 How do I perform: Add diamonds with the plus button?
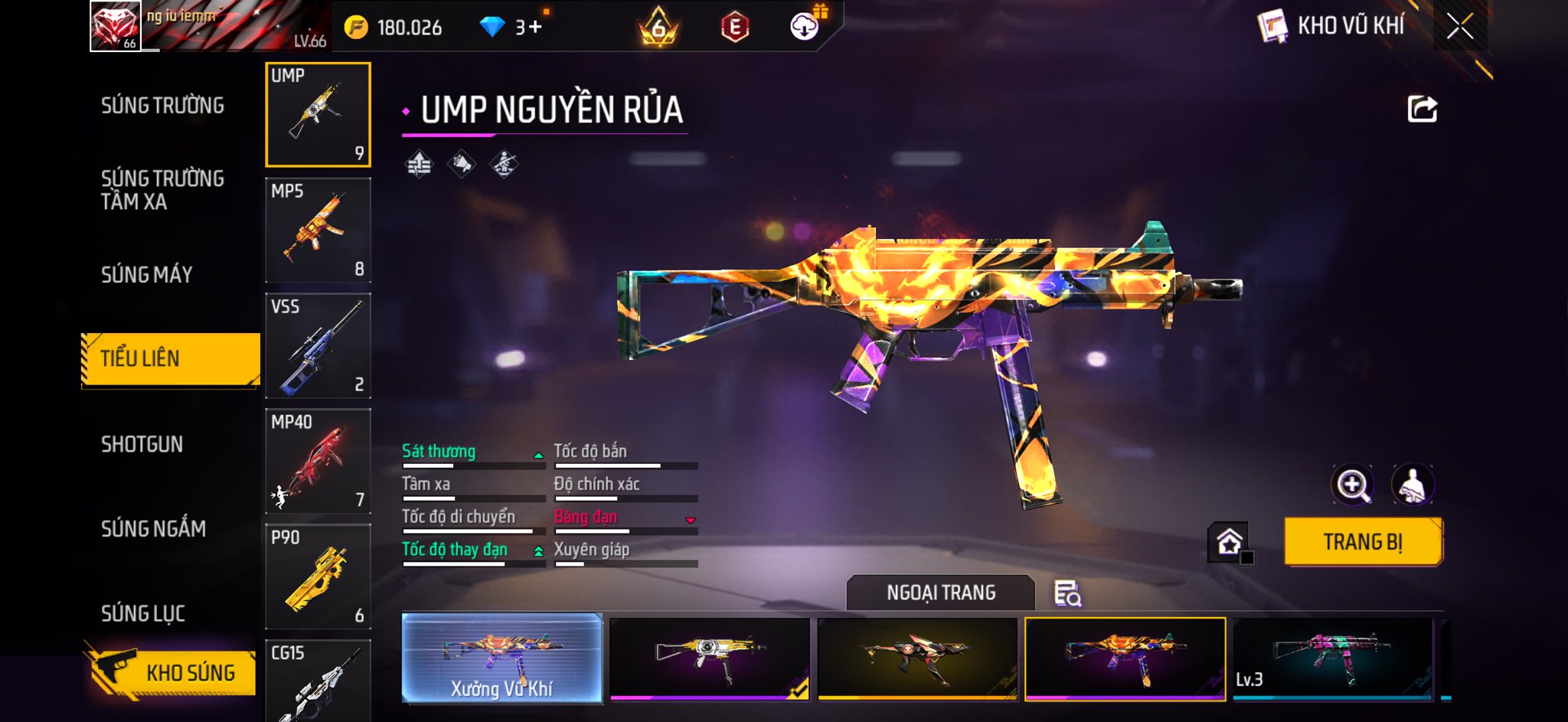point(534,28)
